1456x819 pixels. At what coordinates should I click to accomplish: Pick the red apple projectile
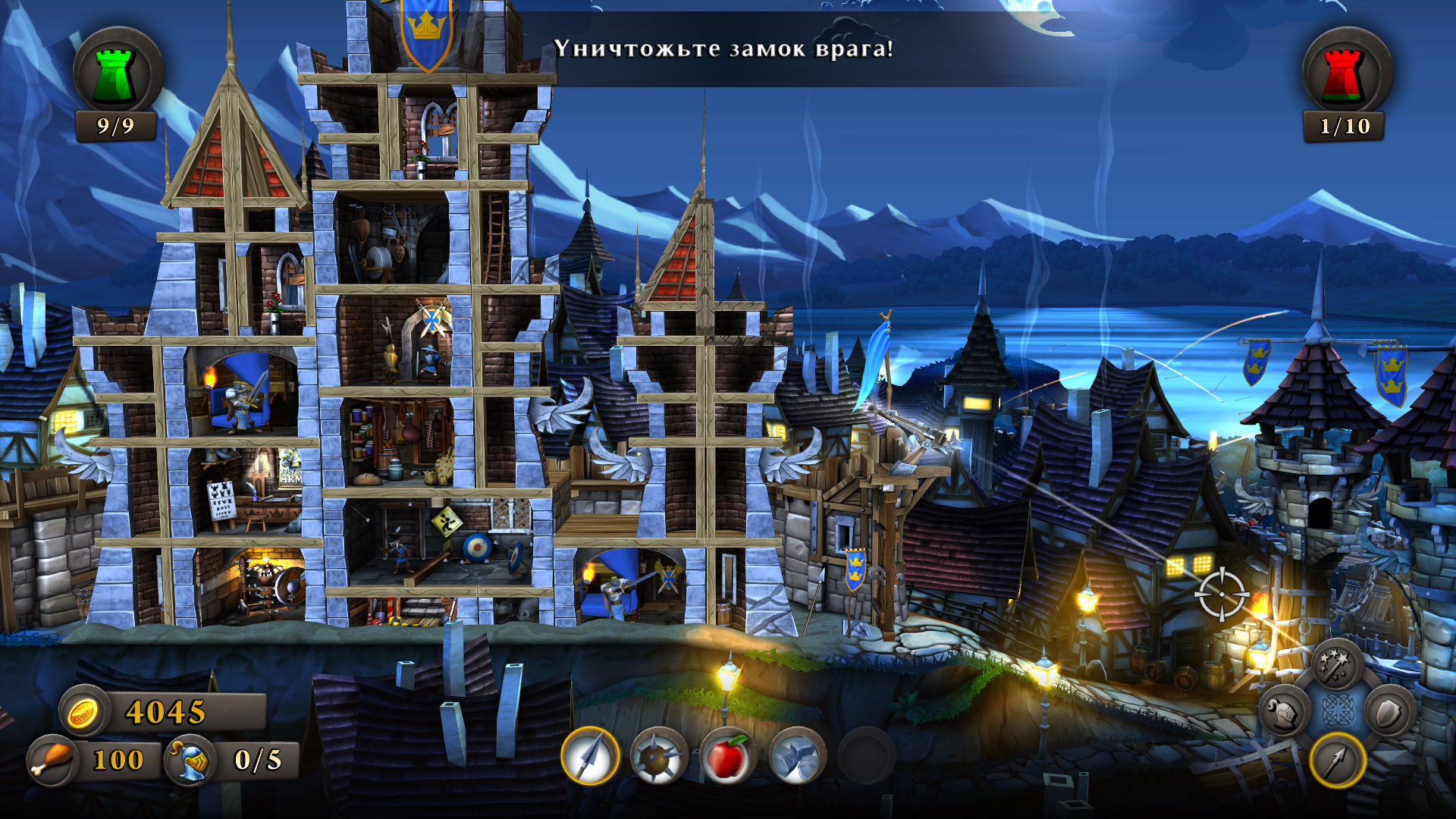[727, 756]
